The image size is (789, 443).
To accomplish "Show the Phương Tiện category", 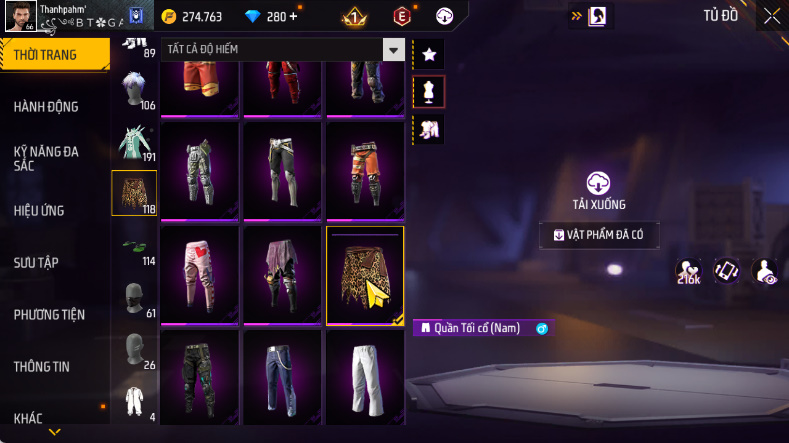I will pos(49,314).
